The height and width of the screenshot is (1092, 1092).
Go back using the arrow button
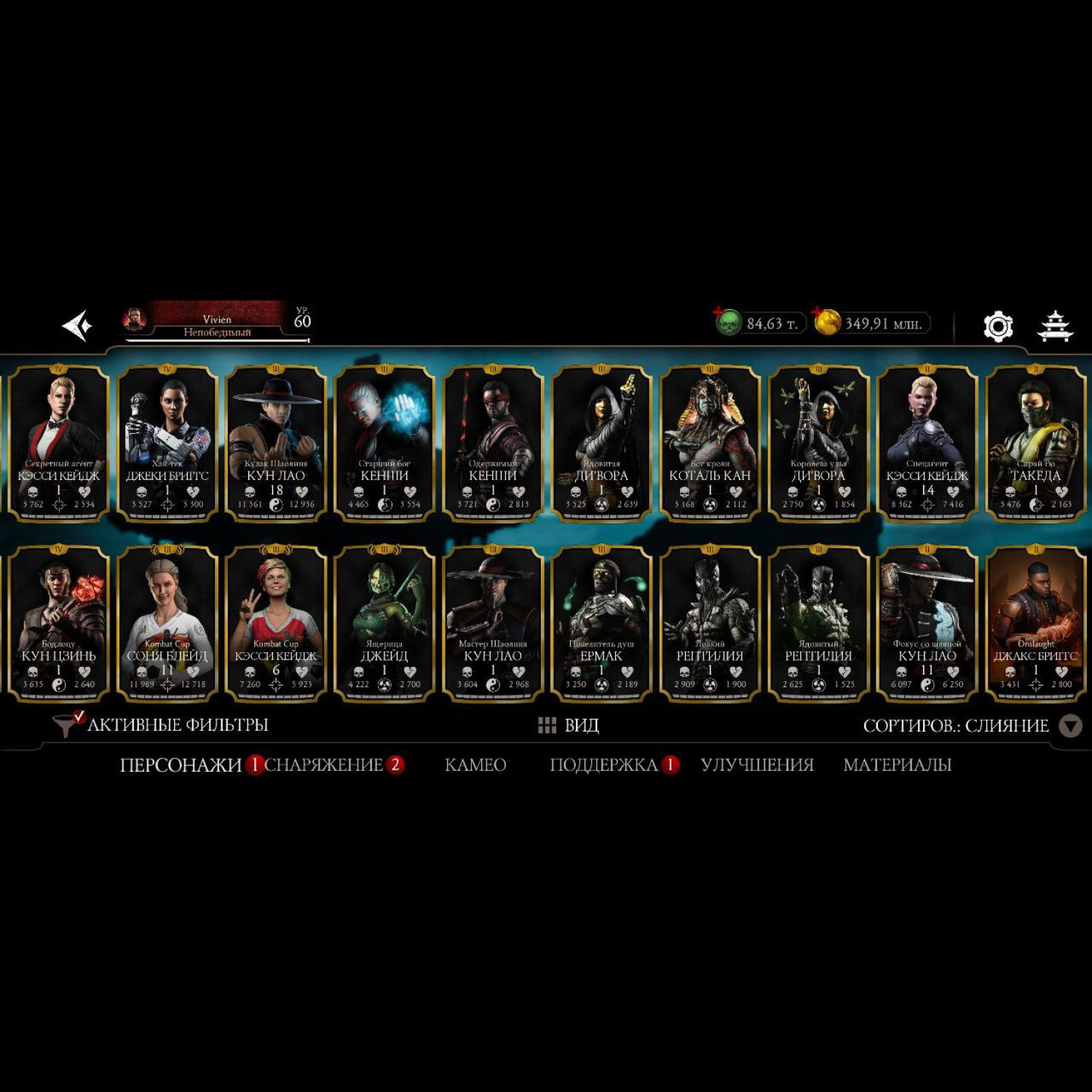[x=77, y=325]
